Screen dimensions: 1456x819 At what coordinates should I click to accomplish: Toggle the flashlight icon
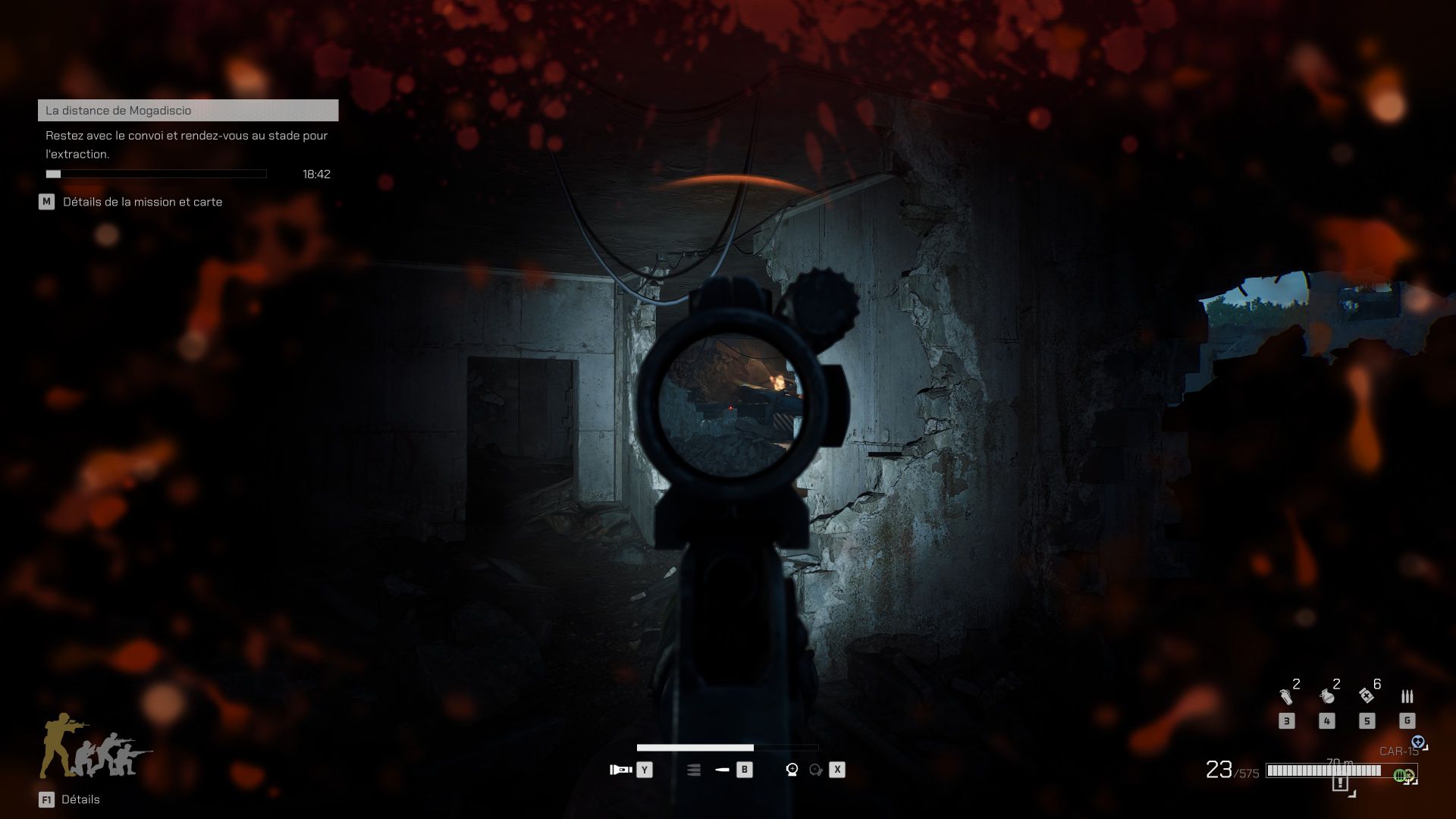[x=621, y=770]
